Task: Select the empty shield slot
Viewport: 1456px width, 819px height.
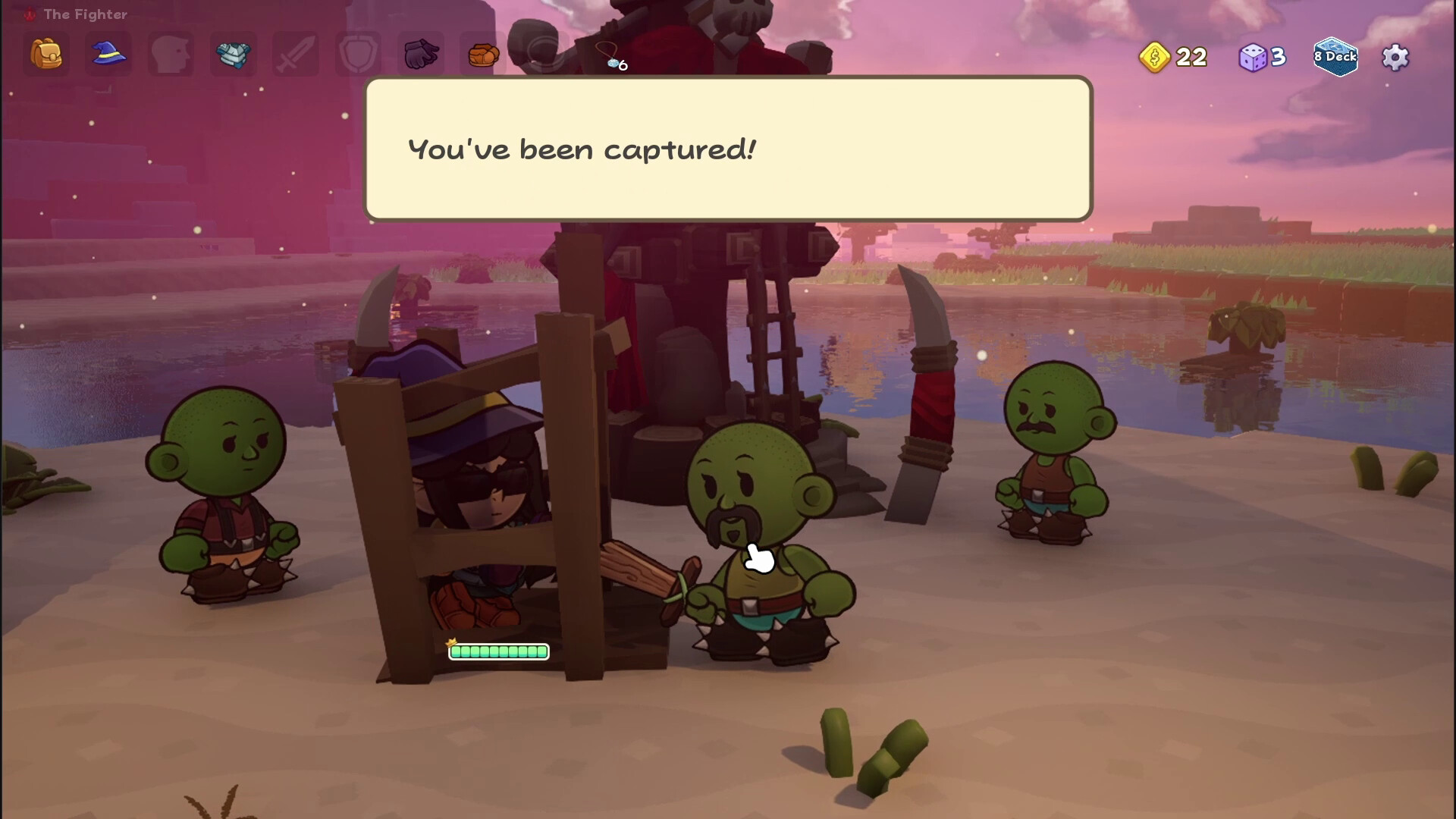Action: click(357, 53)
